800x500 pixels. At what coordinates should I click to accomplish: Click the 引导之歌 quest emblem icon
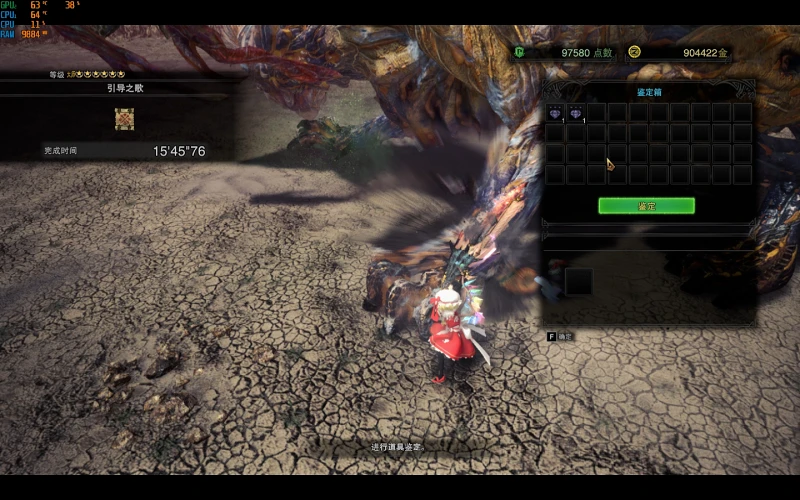(124, 119)
